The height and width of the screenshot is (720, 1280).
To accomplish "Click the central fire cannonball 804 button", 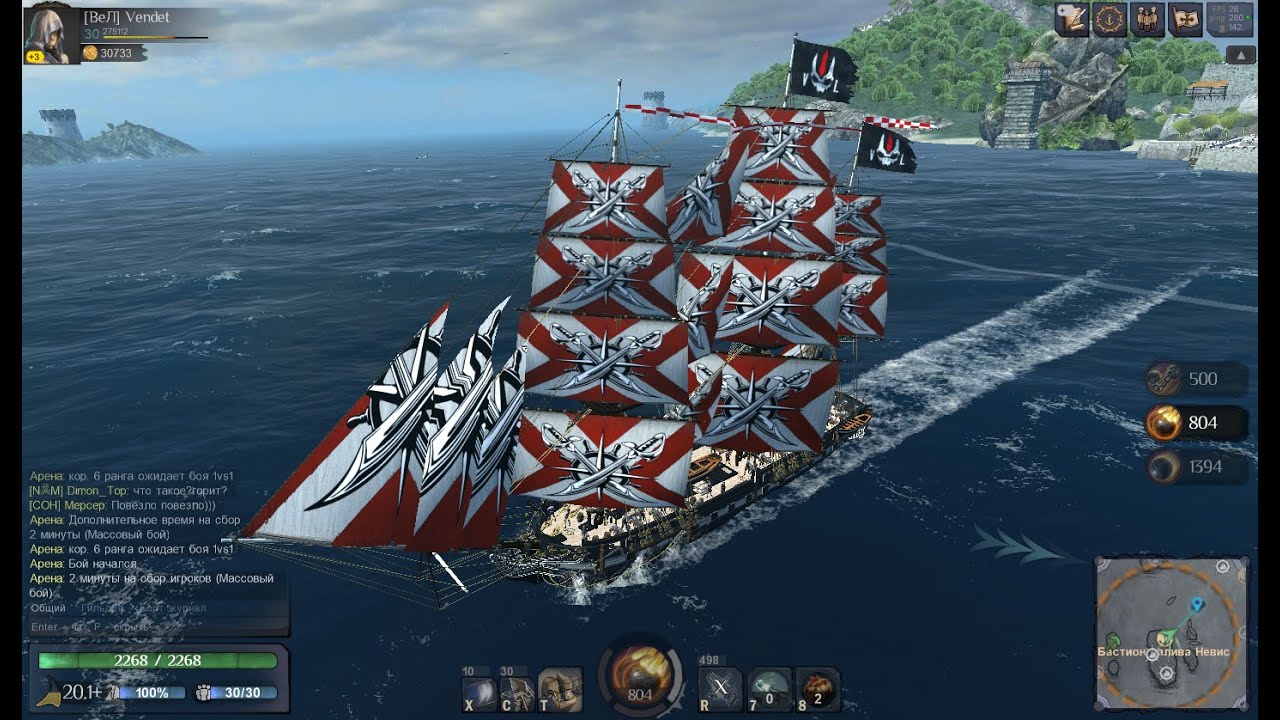I will tap(639, 673).
